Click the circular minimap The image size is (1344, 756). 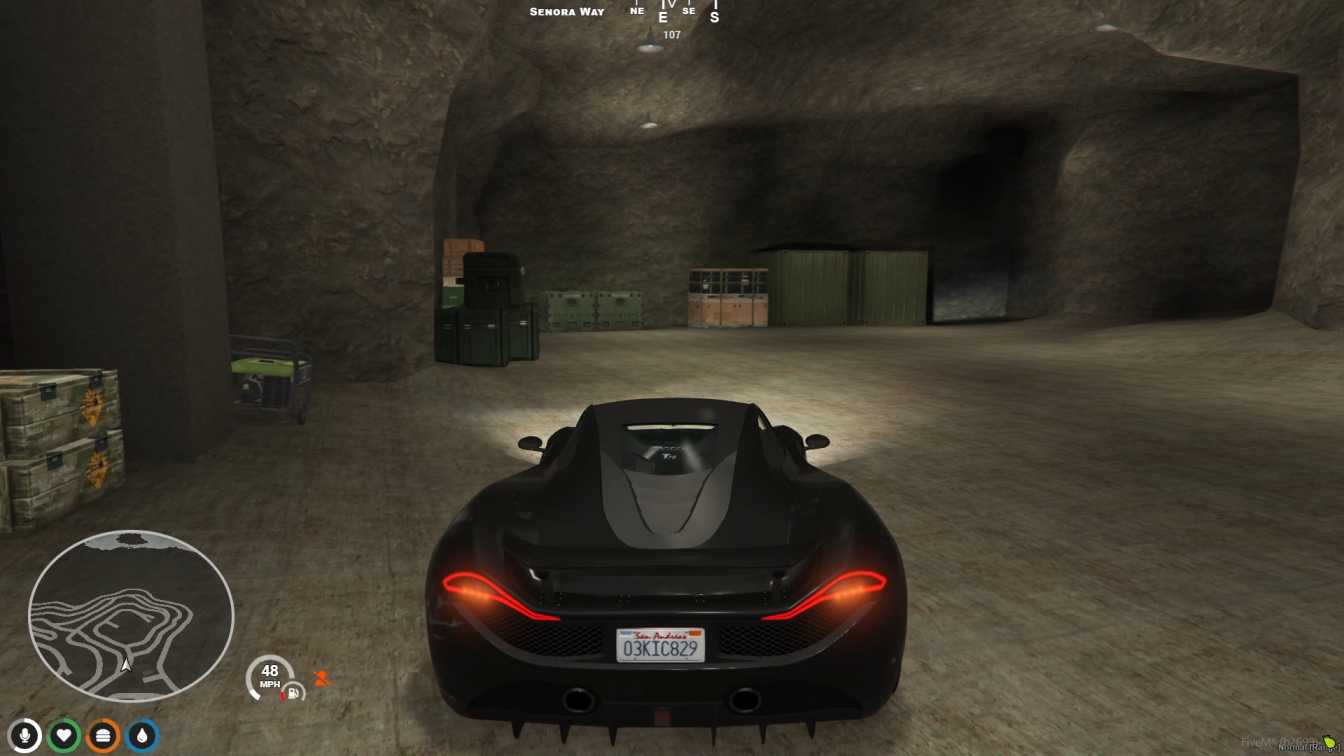[131, 615]
